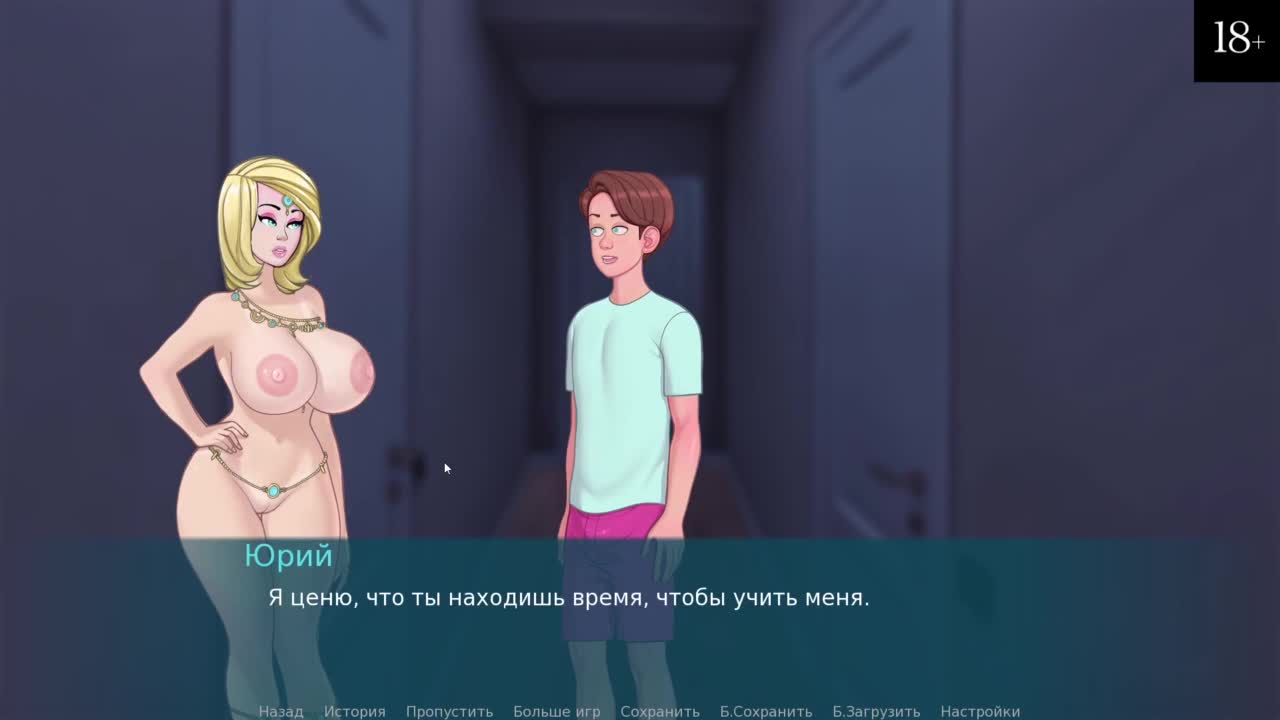Click Сохранить to save the game
This screenshot has width=1280, height=720.
659,711
